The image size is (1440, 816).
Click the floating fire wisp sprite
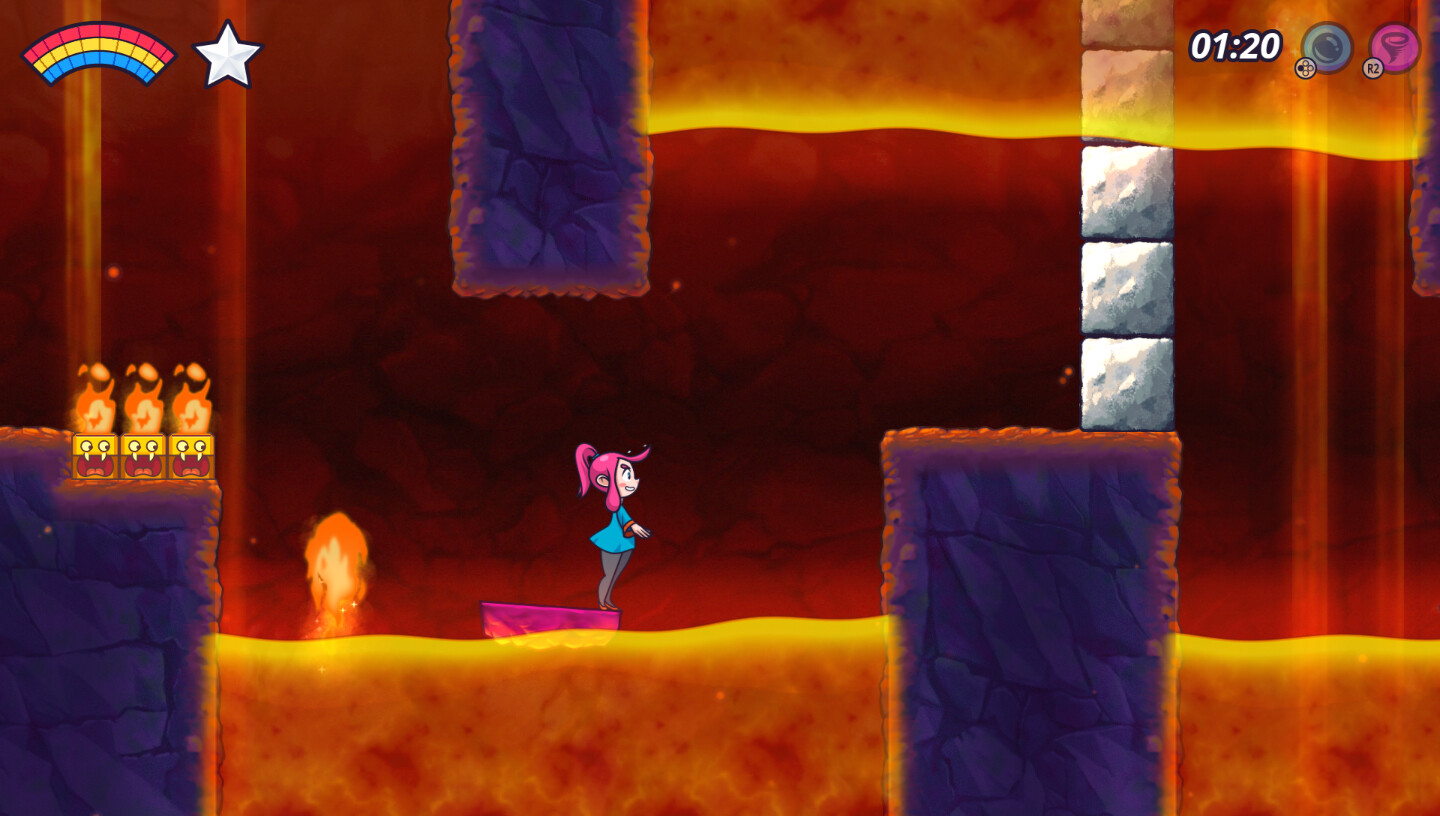click(x=336, y=570)
